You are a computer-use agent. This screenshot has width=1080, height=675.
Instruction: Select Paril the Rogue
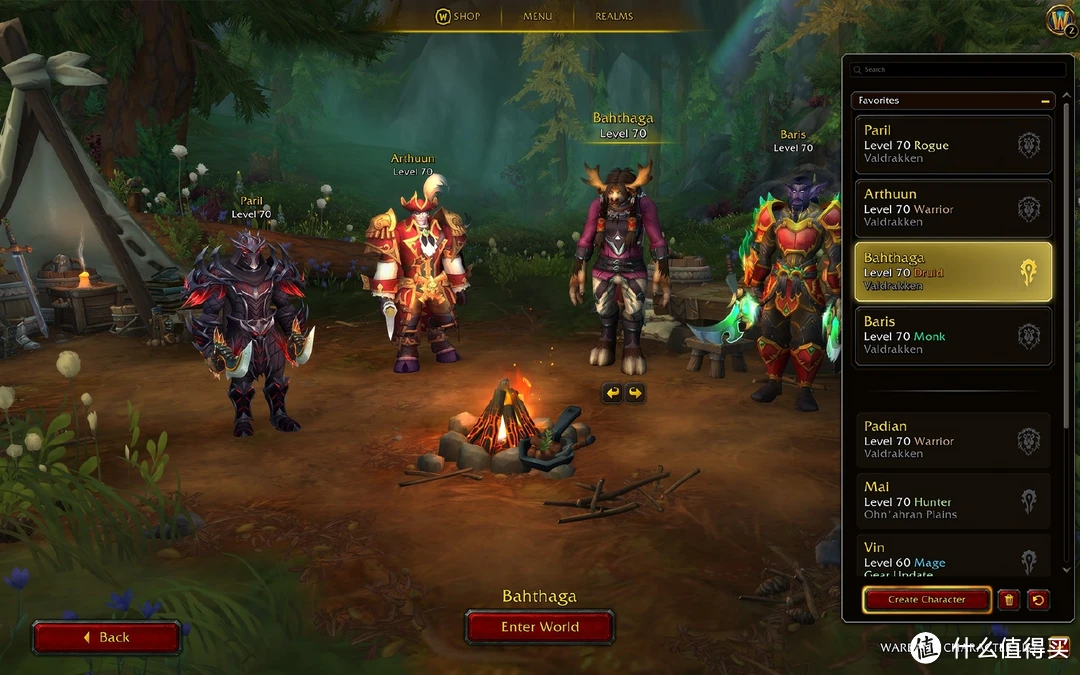[953, 144]
